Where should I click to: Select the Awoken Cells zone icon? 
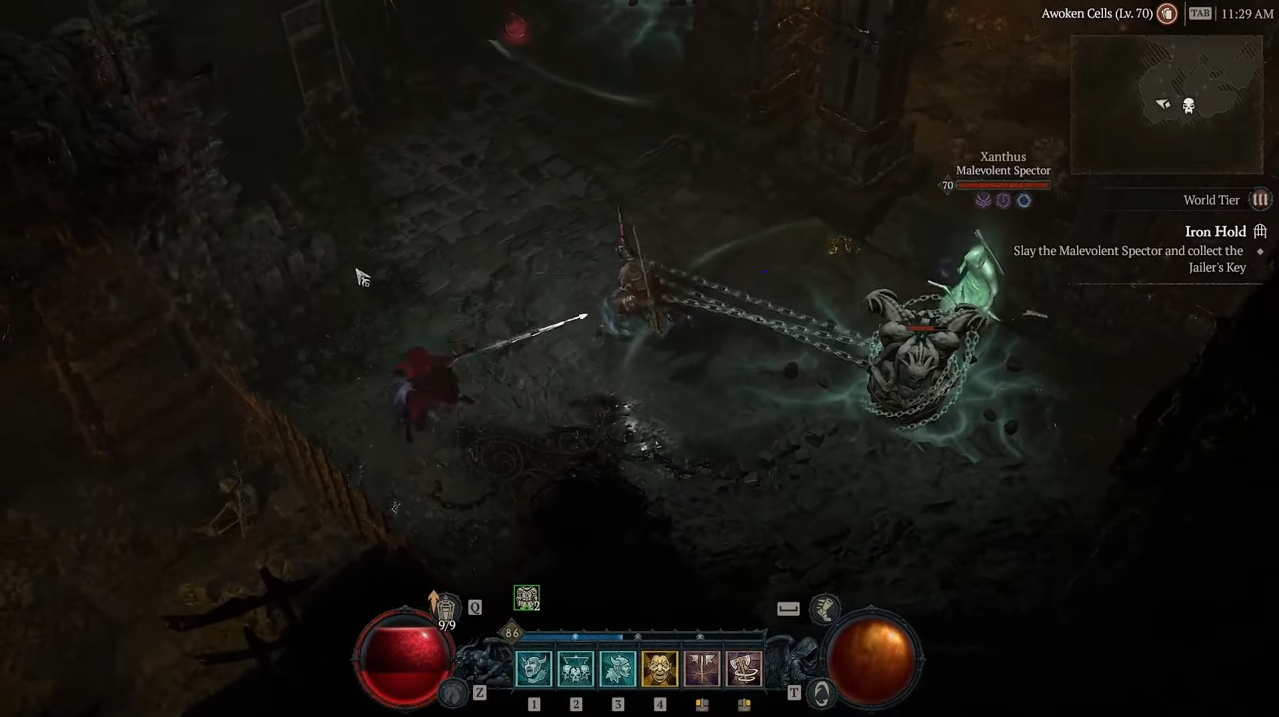[x=1167, y=14]
